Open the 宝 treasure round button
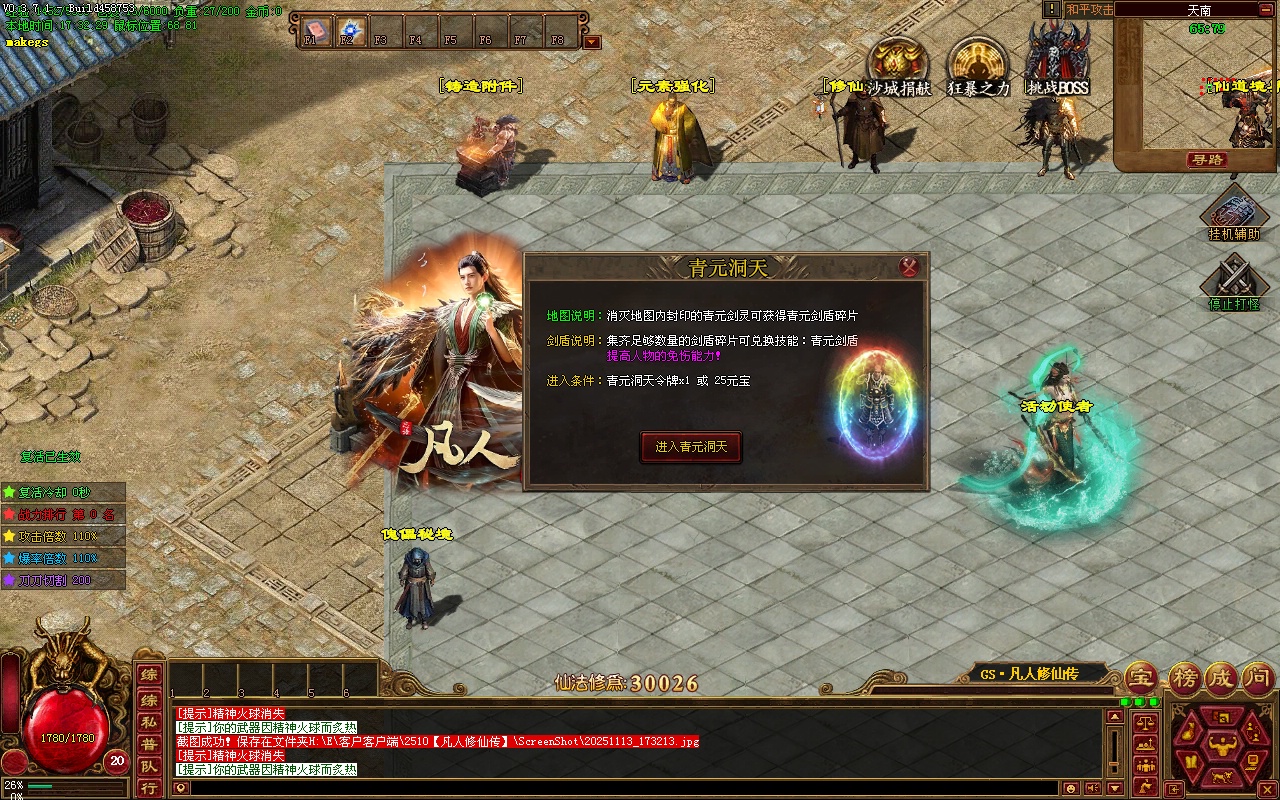The image size is (1280, 800). (1140, 678)
